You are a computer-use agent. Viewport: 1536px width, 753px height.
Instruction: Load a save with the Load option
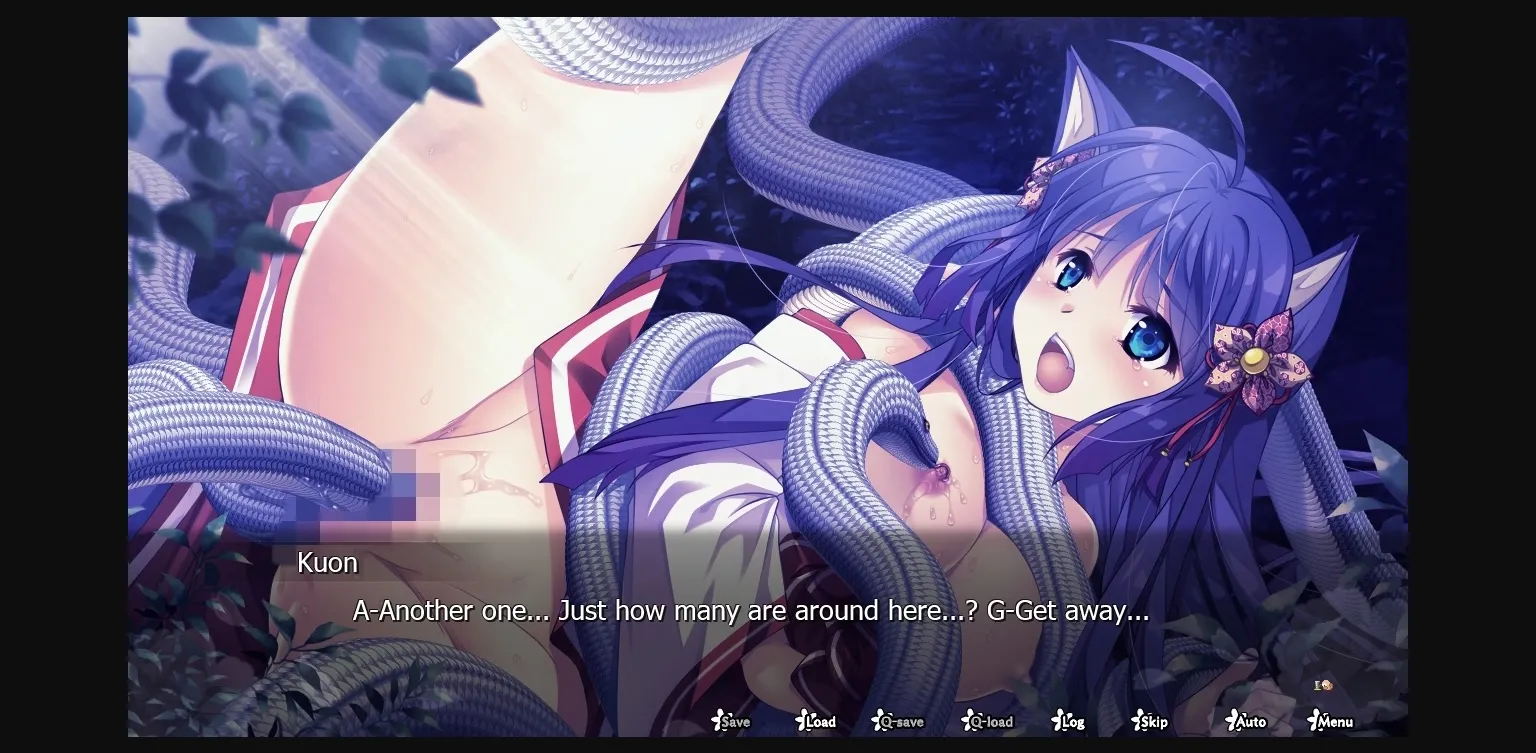818,721
